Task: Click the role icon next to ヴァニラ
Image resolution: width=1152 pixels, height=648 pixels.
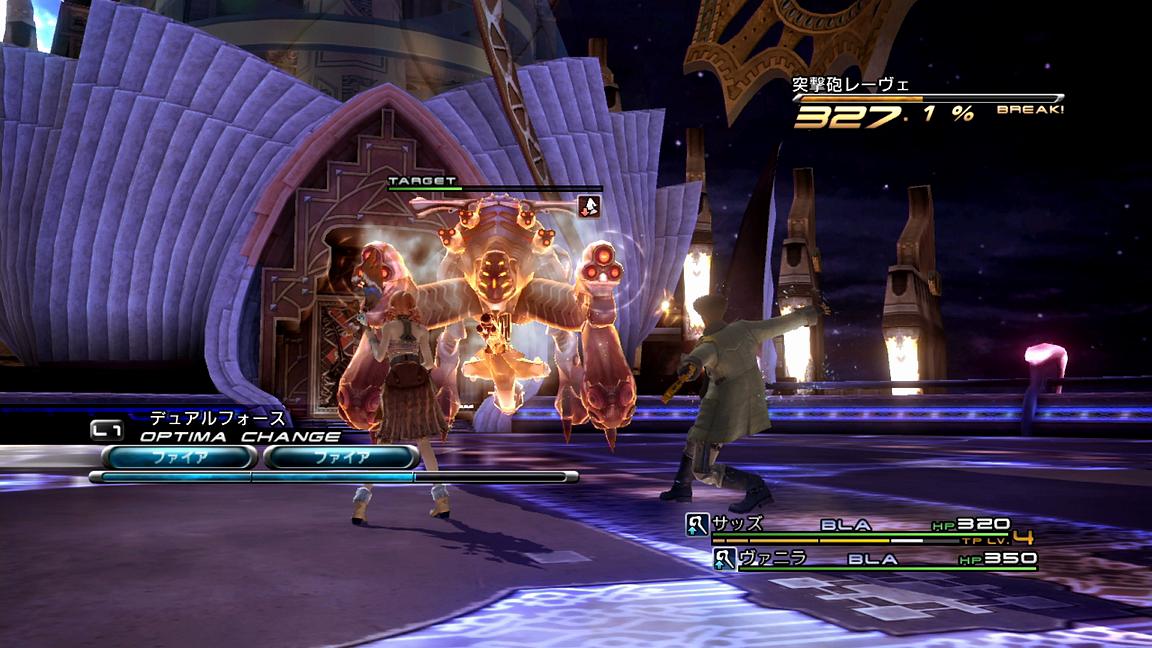Action: (725, 559)
